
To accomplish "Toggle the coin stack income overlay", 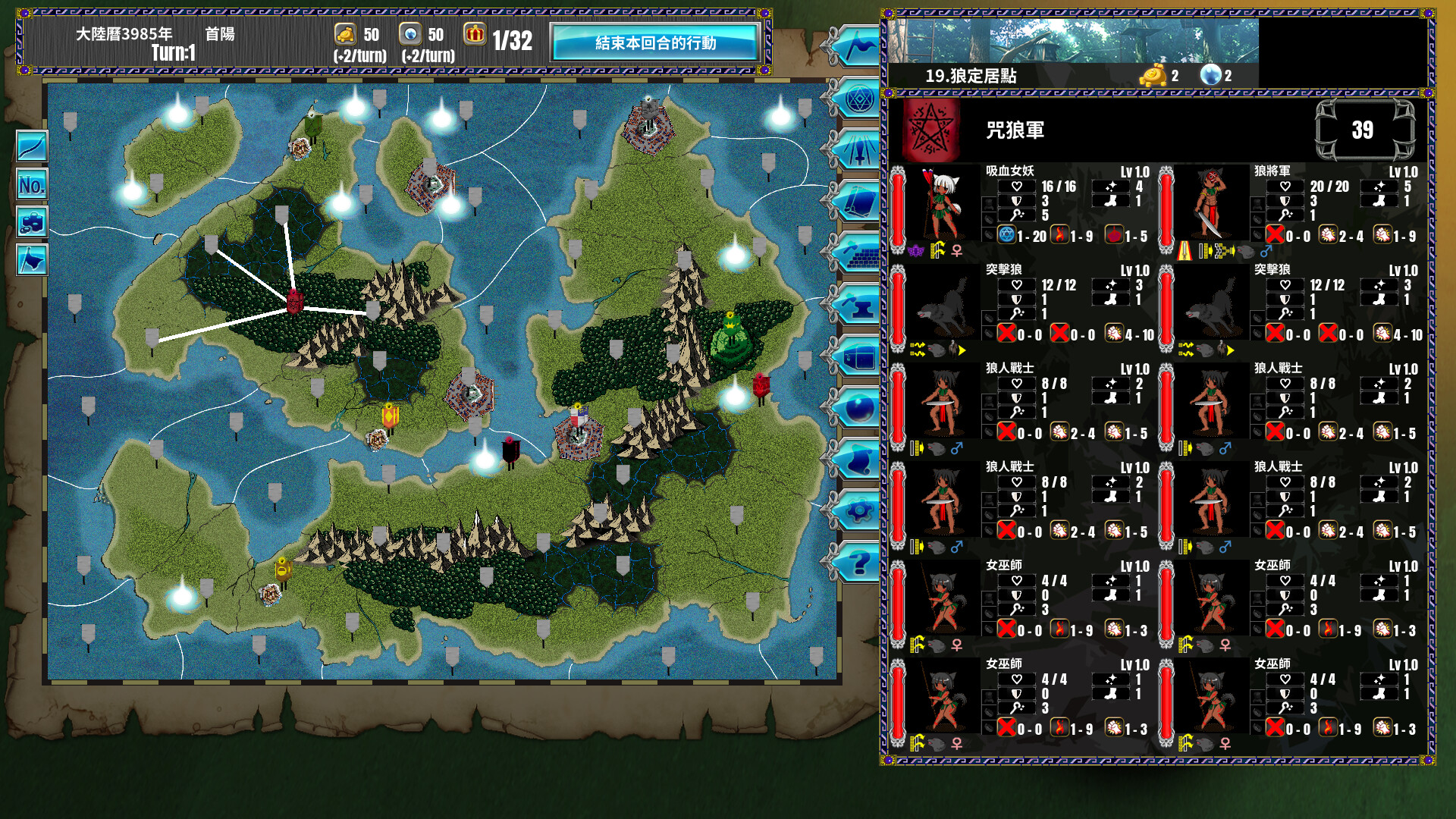I will [x=32, y=222].
